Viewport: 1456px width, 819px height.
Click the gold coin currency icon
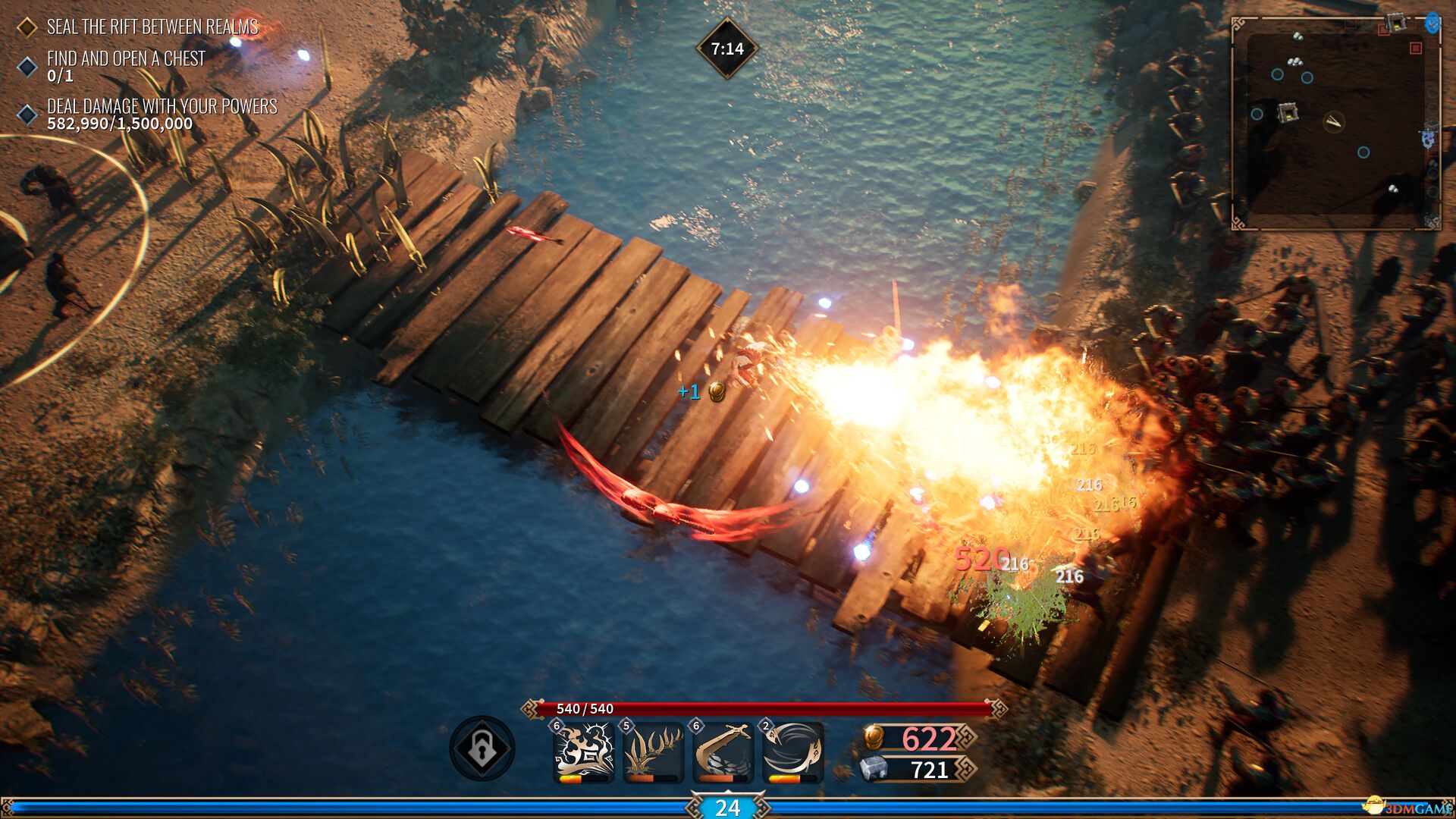pos(874,737)
